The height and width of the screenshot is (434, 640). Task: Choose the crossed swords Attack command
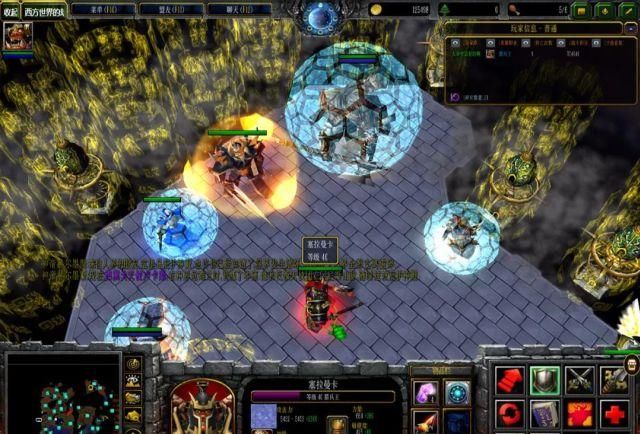pyautogui.click(x=580, y=380)
